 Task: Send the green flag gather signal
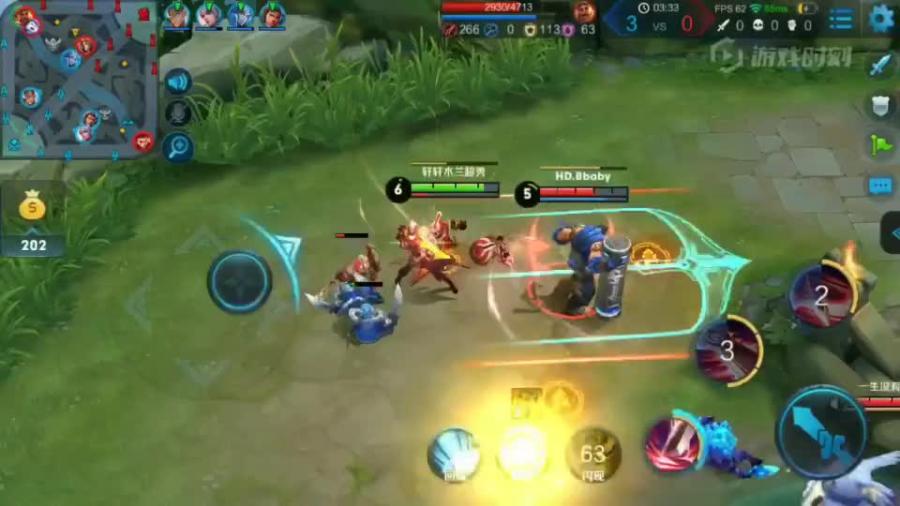(880, 145)
